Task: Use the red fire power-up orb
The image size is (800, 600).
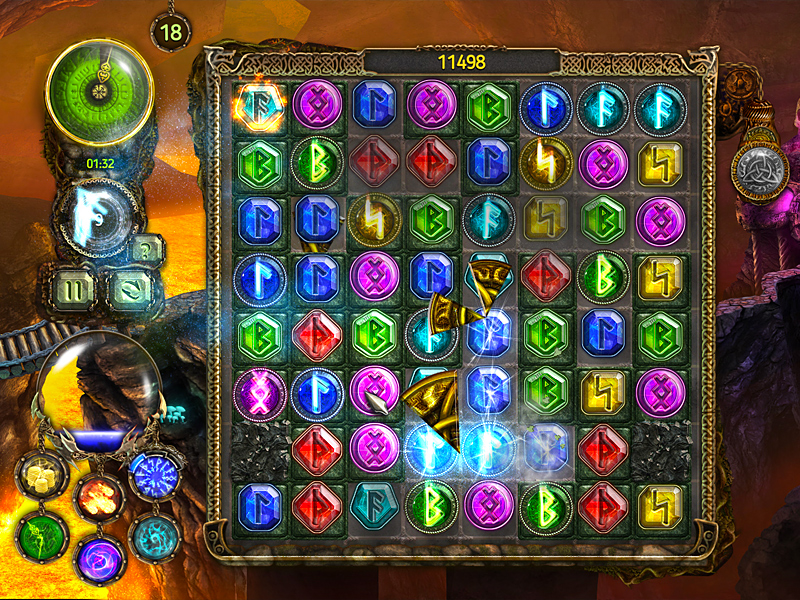Action: (x=98, y=495)
